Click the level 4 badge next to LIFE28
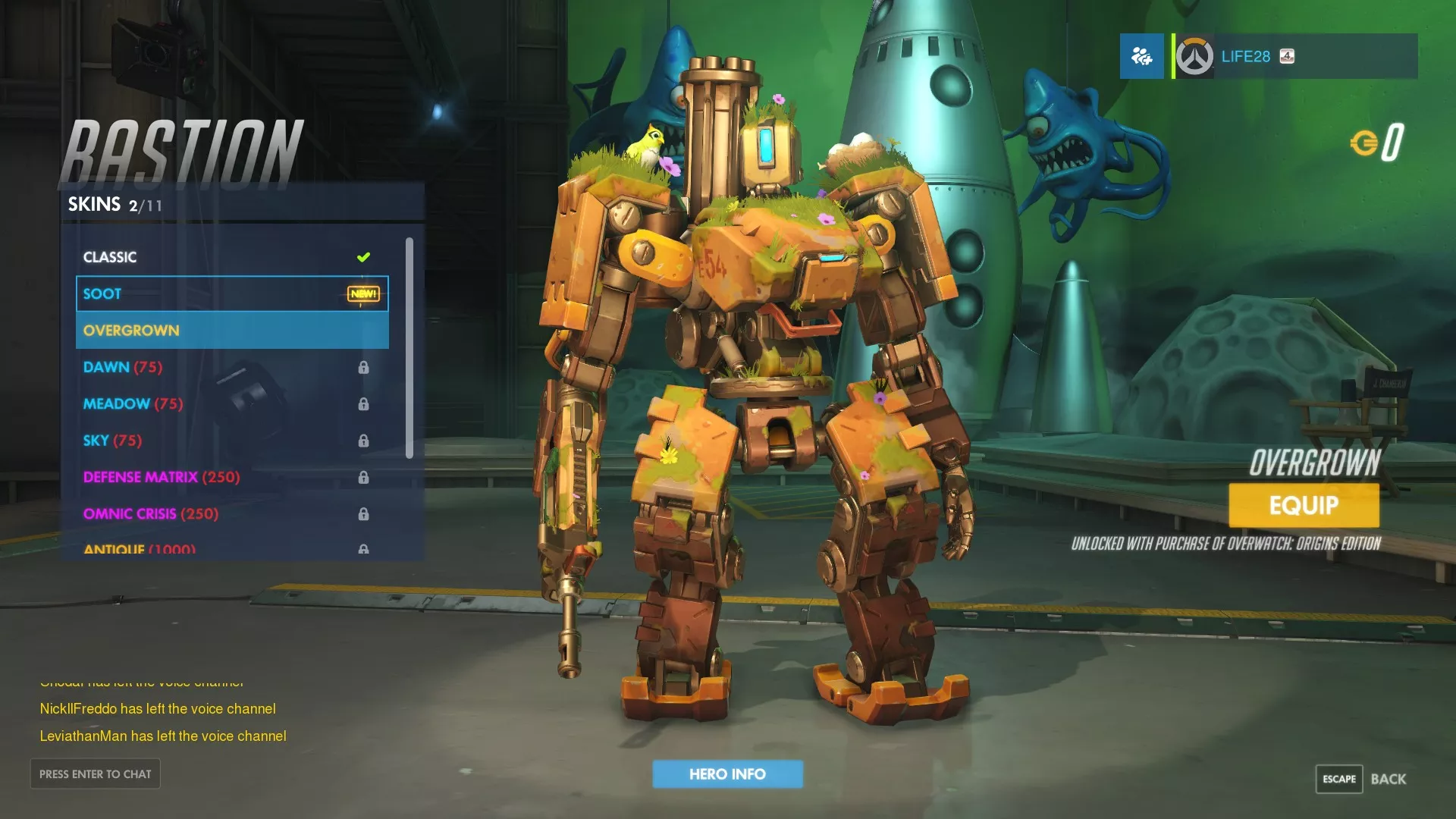Screen dimensions: 1456x819 tap(1288, 56)
